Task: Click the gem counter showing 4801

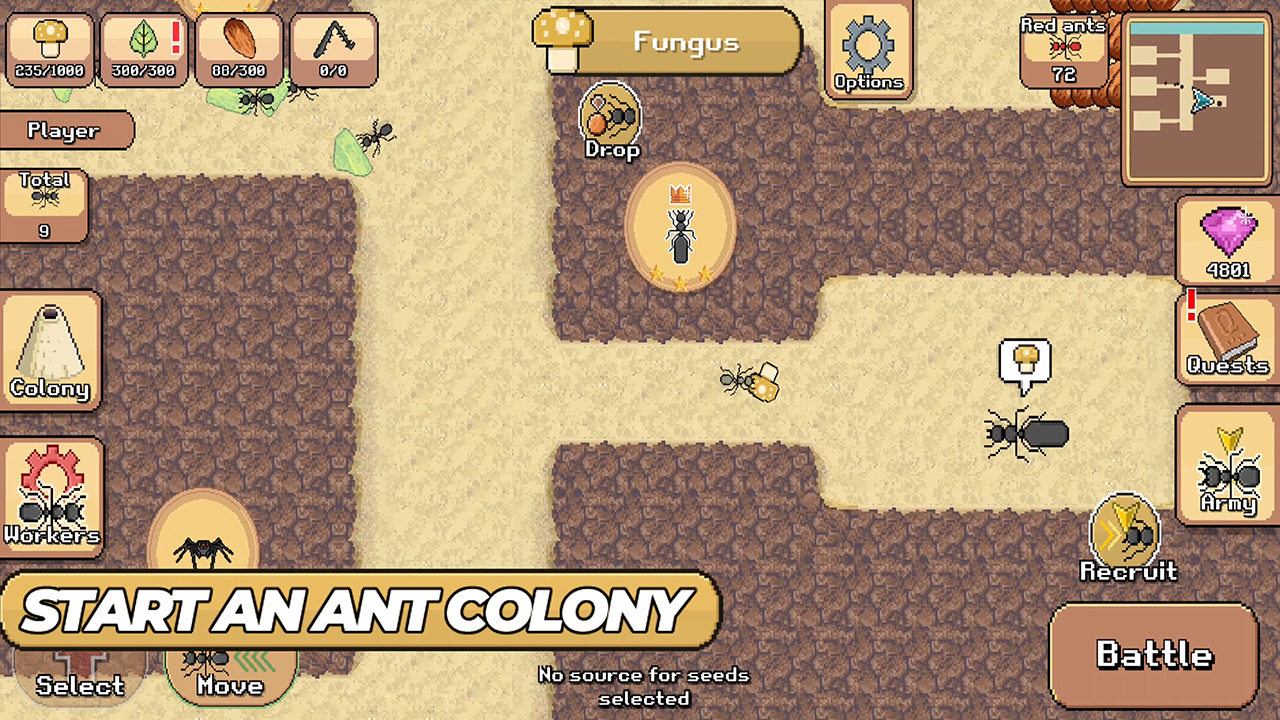Action: (1227, 240)
